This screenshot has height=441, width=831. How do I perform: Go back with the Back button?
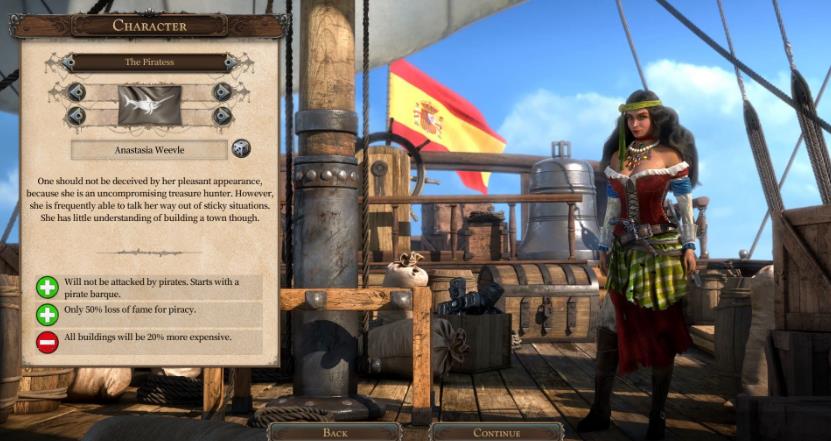(x=336, y=432)
